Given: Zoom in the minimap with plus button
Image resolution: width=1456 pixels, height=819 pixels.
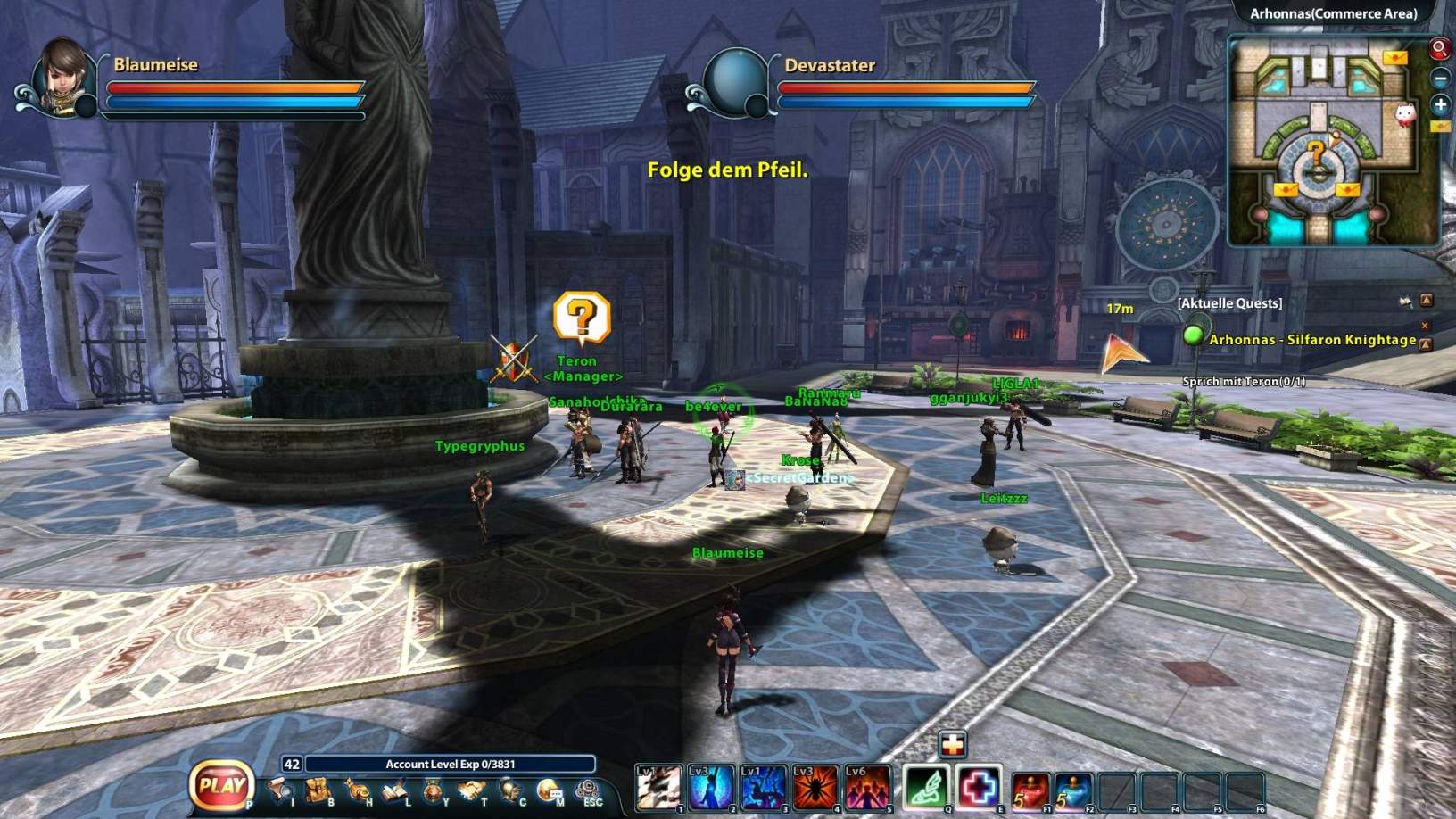Looking at the screenshot, I should coord(1440,104).
